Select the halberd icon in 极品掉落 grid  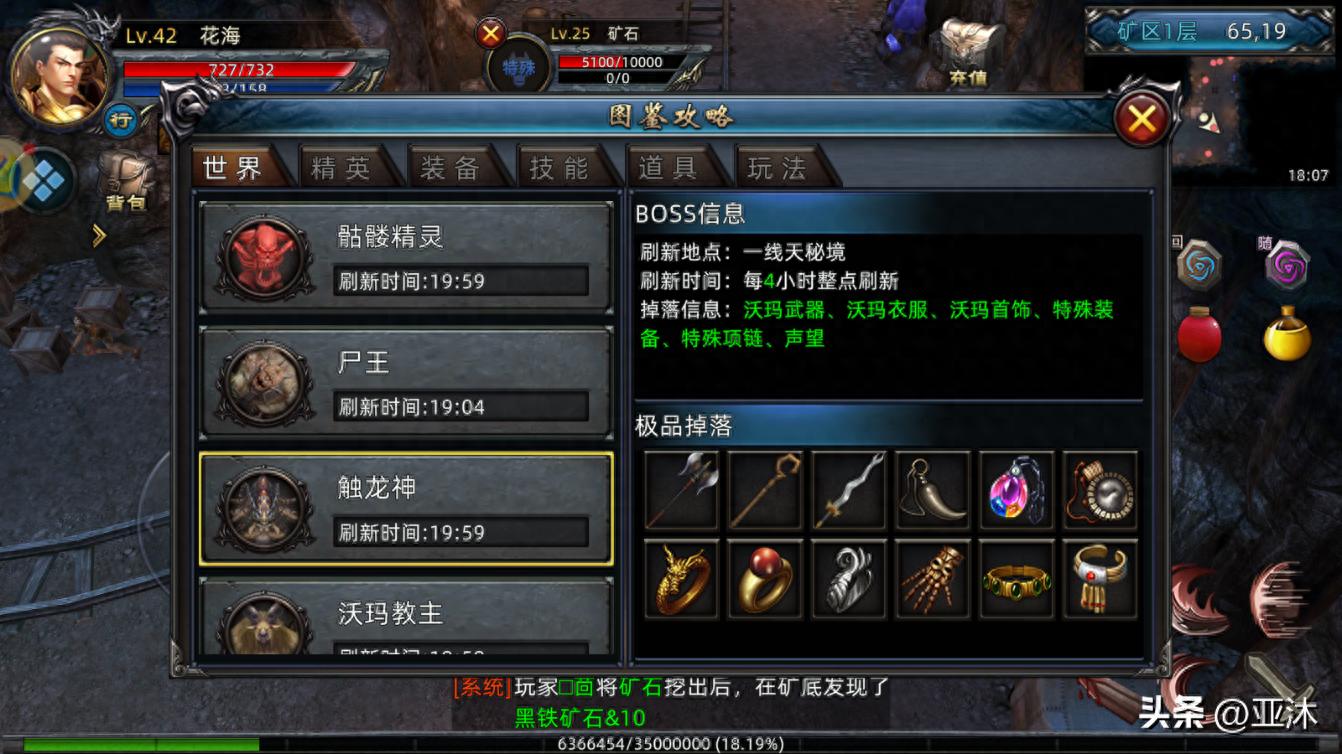coord(681,489)
